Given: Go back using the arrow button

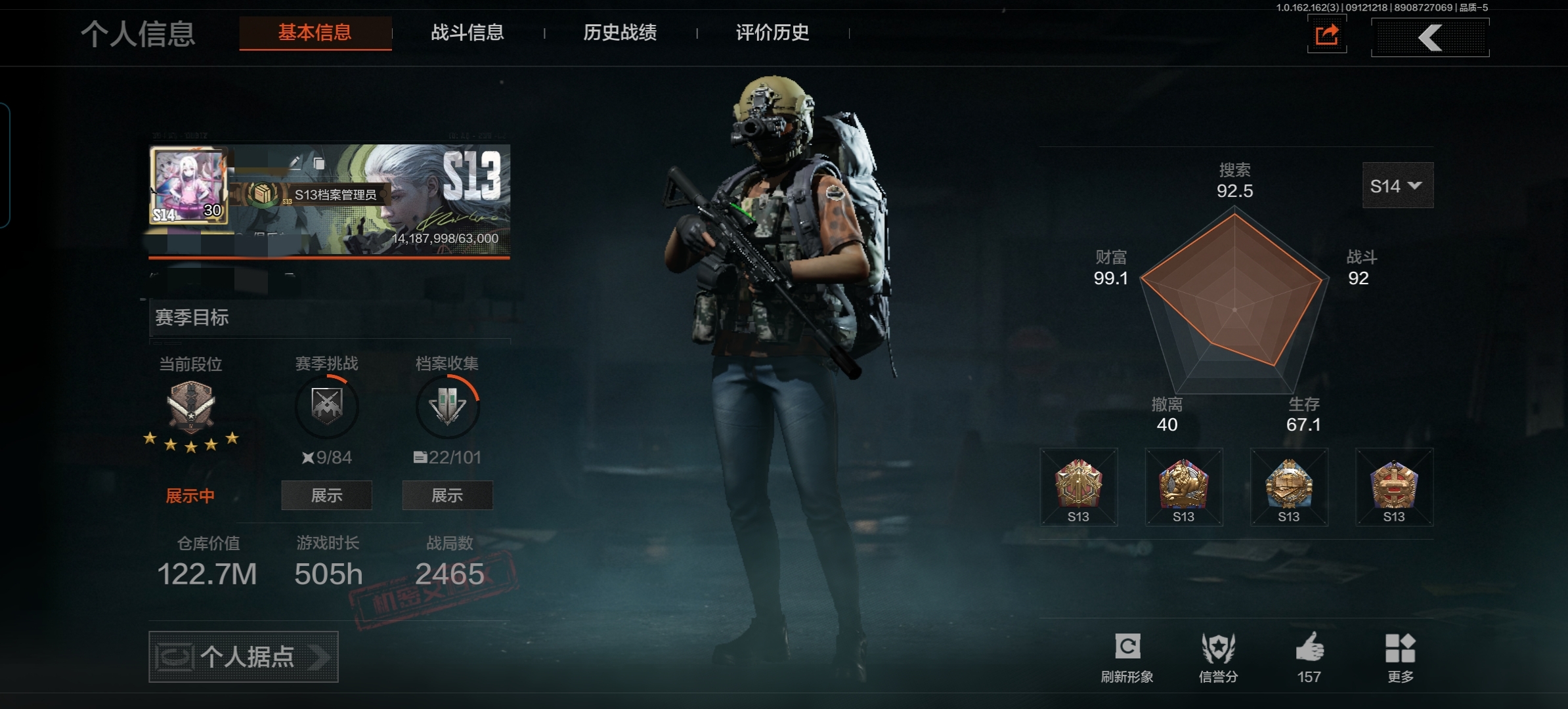Looking at the screenshot, I should [x=1429, y=37].
